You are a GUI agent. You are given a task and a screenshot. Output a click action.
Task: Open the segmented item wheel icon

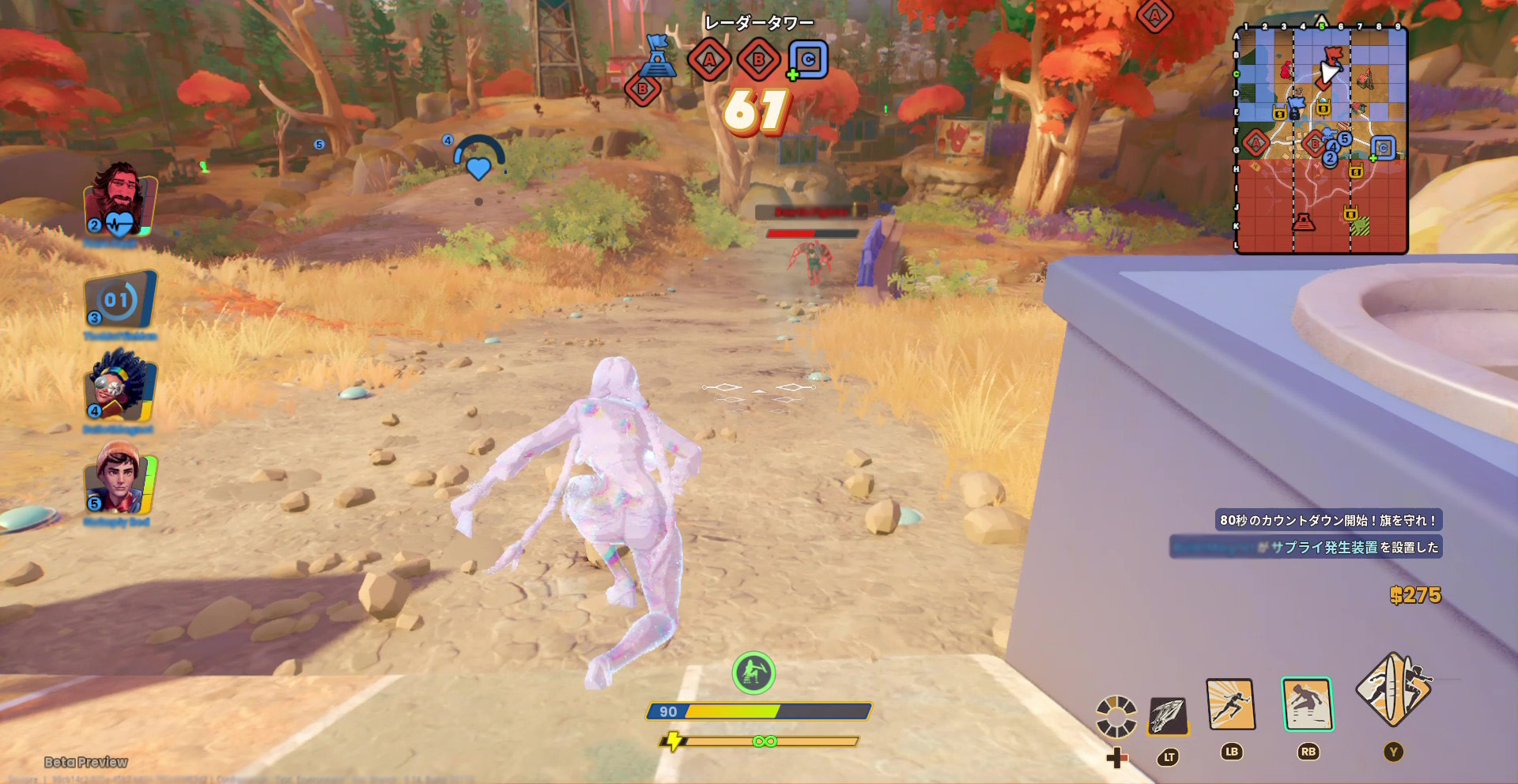pyautogui.click(x=1116, y=716)
